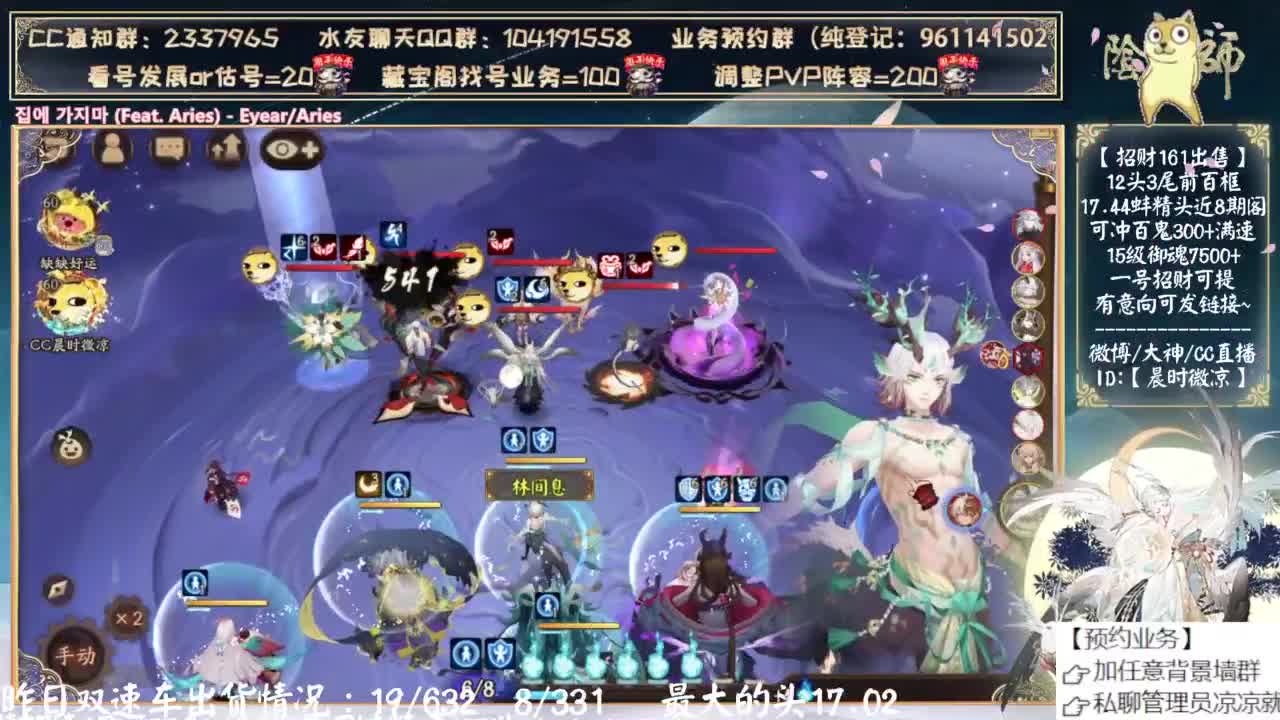This screenshot has width=1280, height=720.
Task: Click the yellow progress bar under the jumping shikigami
Action: pyautogui.click(x=400, y=505)
